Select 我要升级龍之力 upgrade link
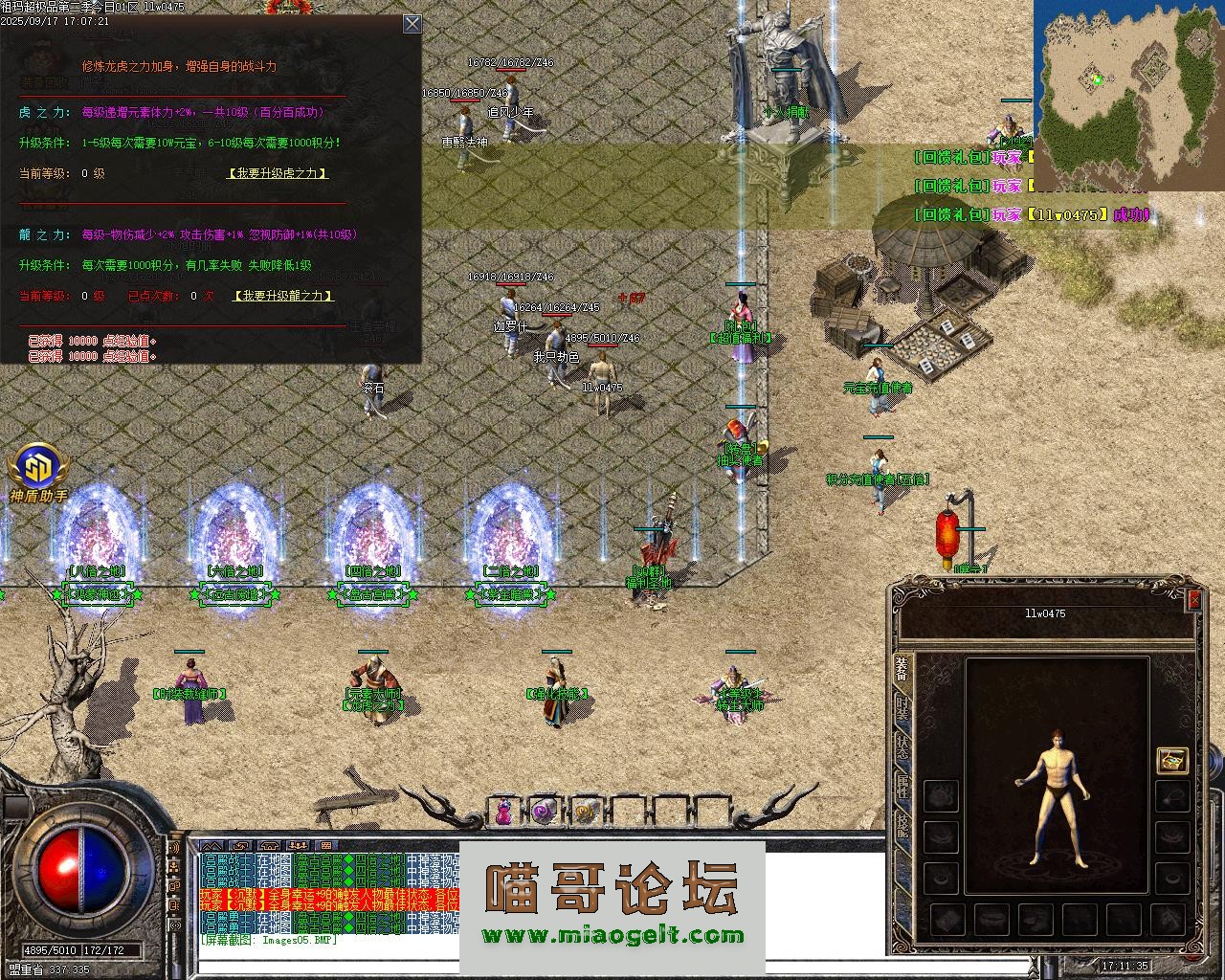This screenshot has width=1225, height=980. [x=283, y=296]
